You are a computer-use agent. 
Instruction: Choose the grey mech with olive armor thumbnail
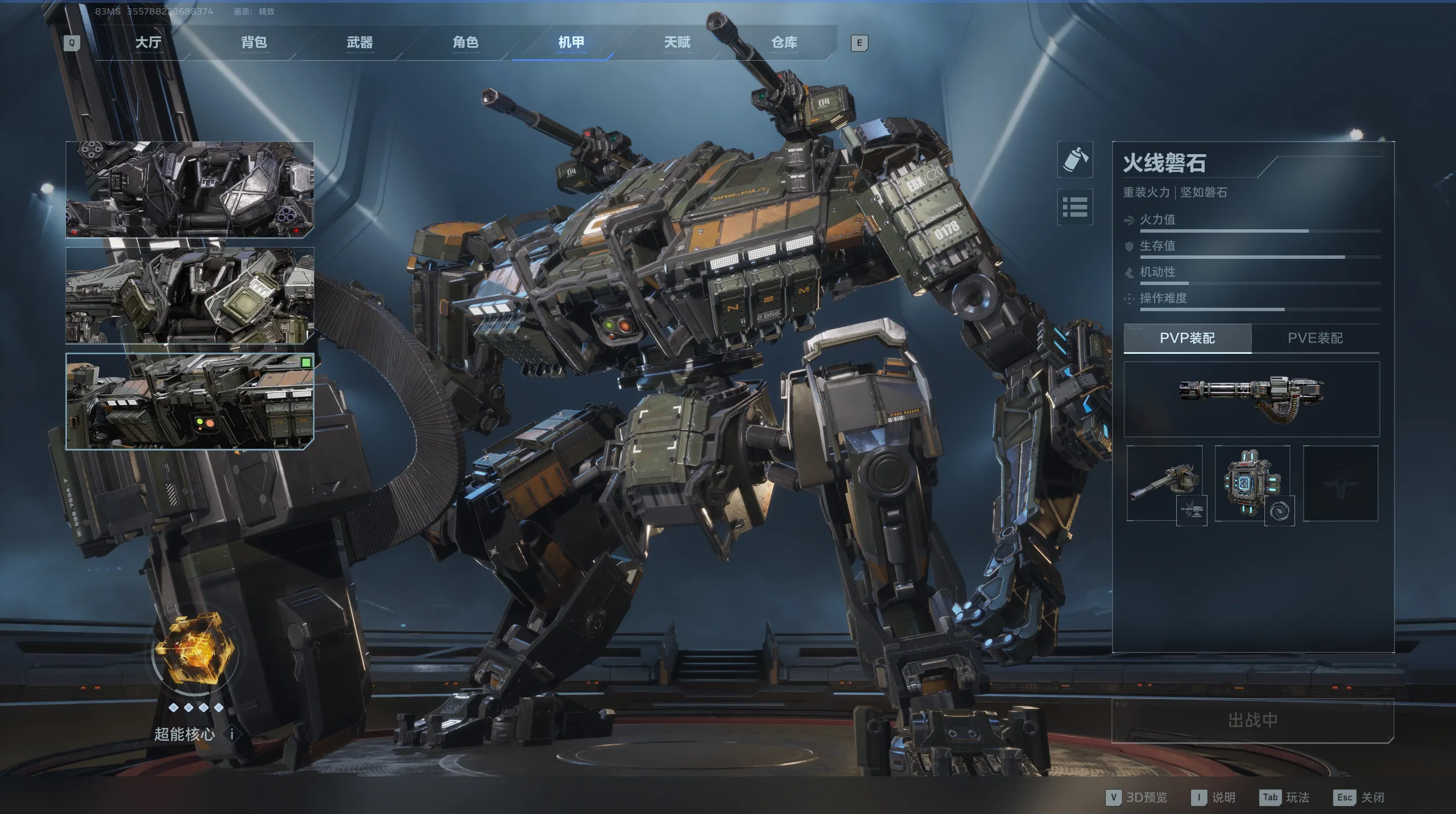190,295
